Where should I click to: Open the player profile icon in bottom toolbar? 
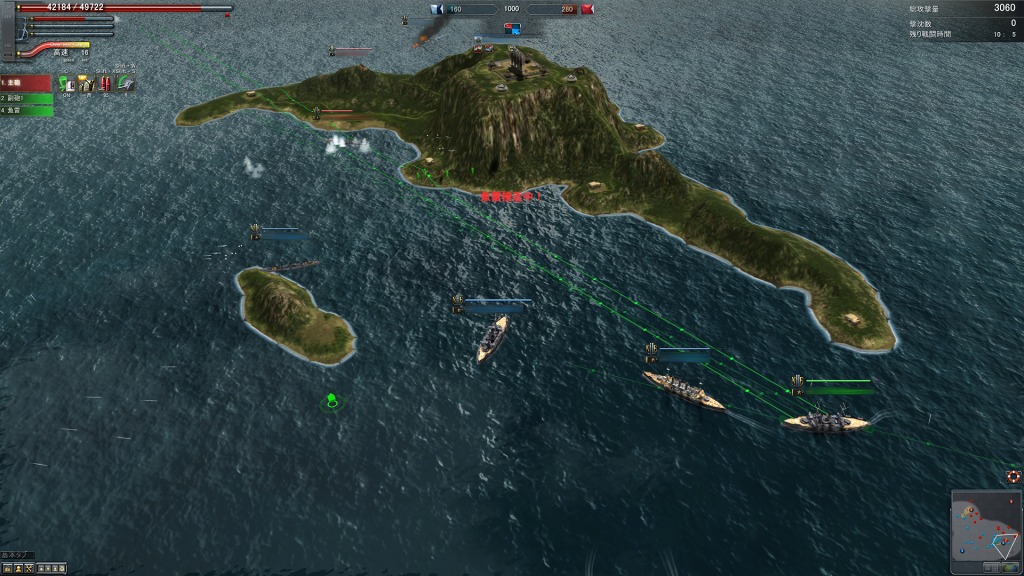[19, 569]
